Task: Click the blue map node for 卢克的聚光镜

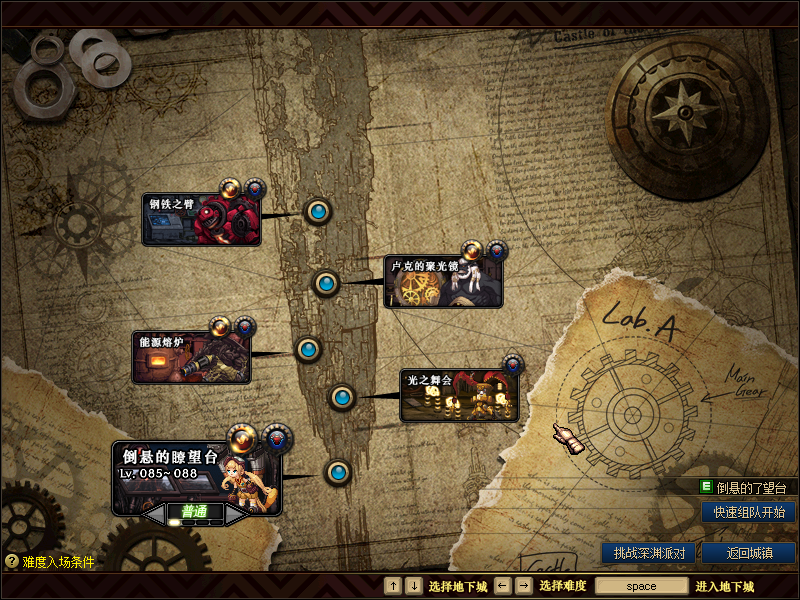Action: pos(325,283)
